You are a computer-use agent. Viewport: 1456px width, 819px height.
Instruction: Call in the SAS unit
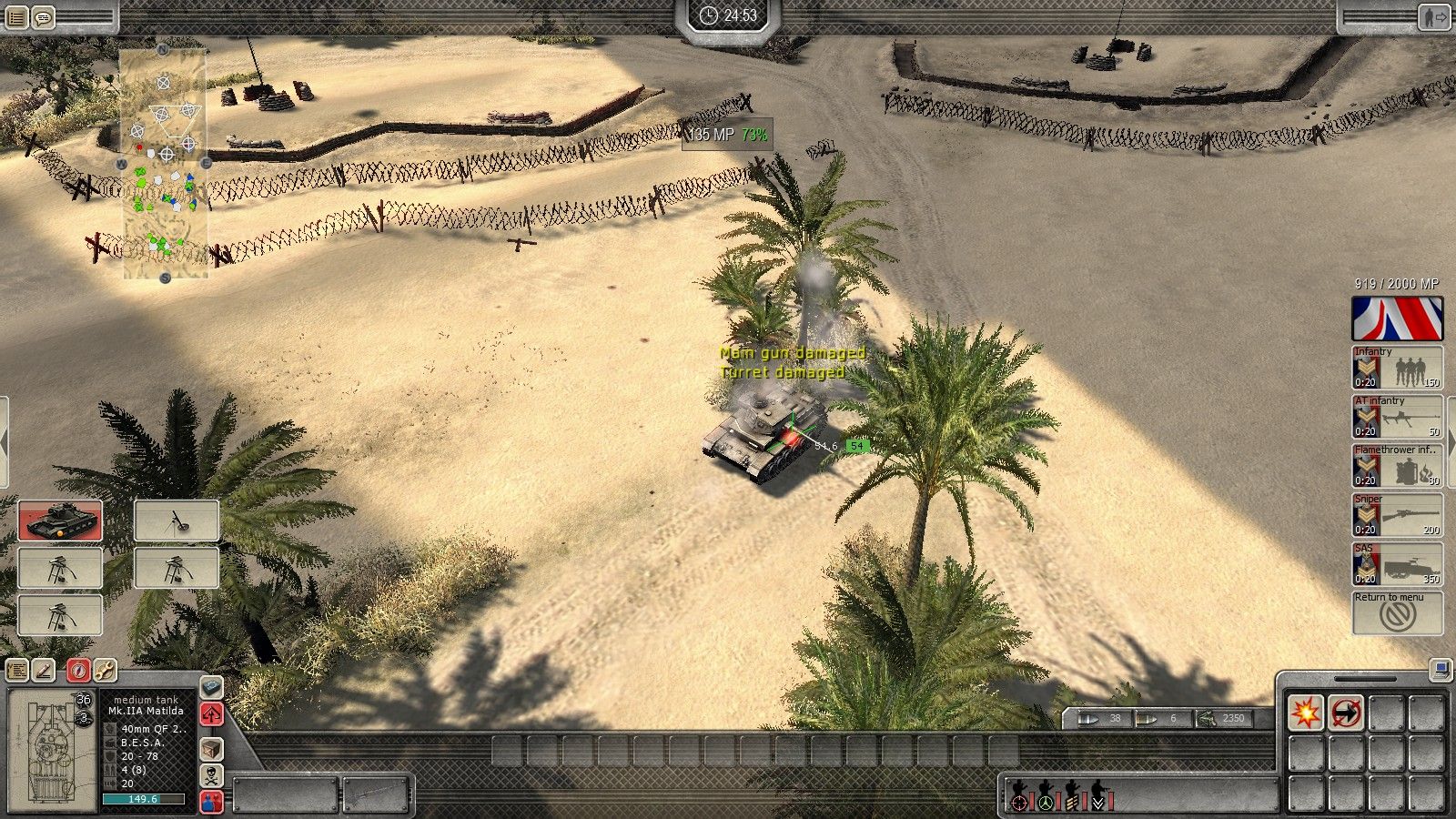click(x=1397, y=564)
